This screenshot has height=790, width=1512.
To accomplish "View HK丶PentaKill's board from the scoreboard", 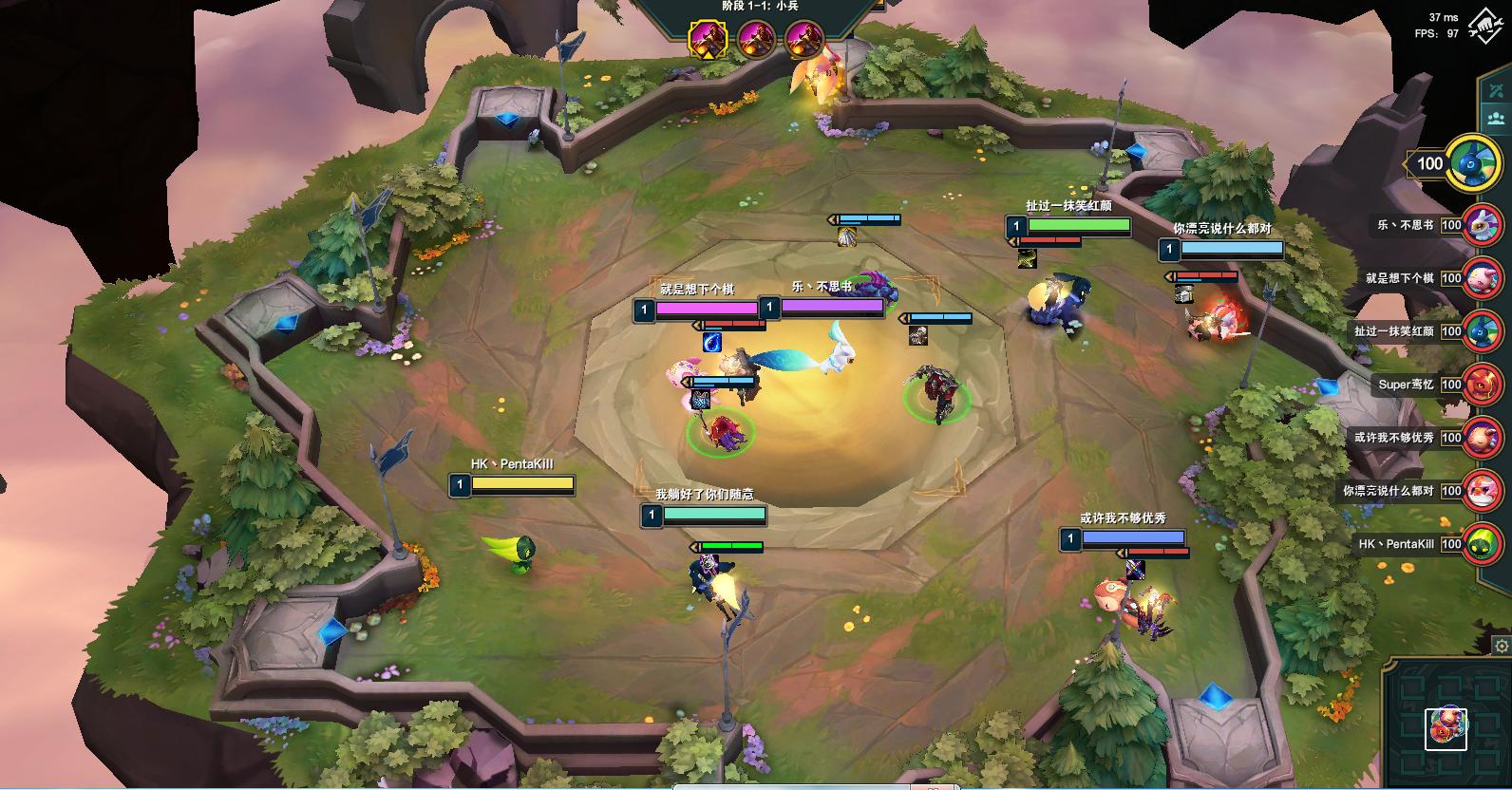I will pos(1482,545).
